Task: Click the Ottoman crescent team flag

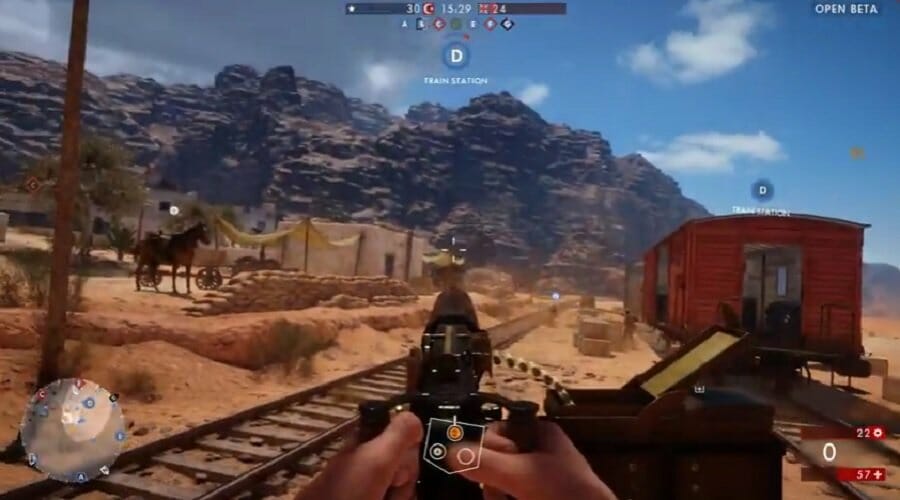Action: point(428,9)
